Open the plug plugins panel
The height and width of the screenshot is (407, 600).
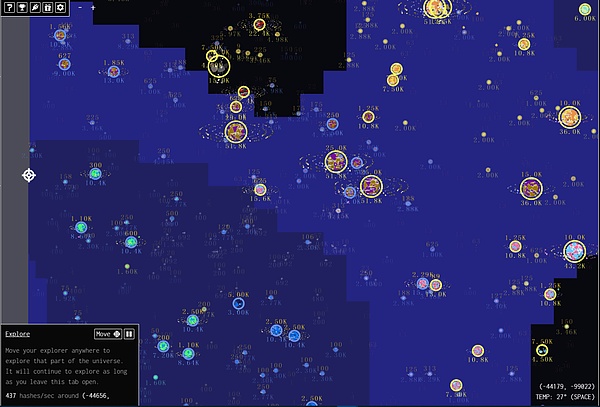tap(35, 8)
